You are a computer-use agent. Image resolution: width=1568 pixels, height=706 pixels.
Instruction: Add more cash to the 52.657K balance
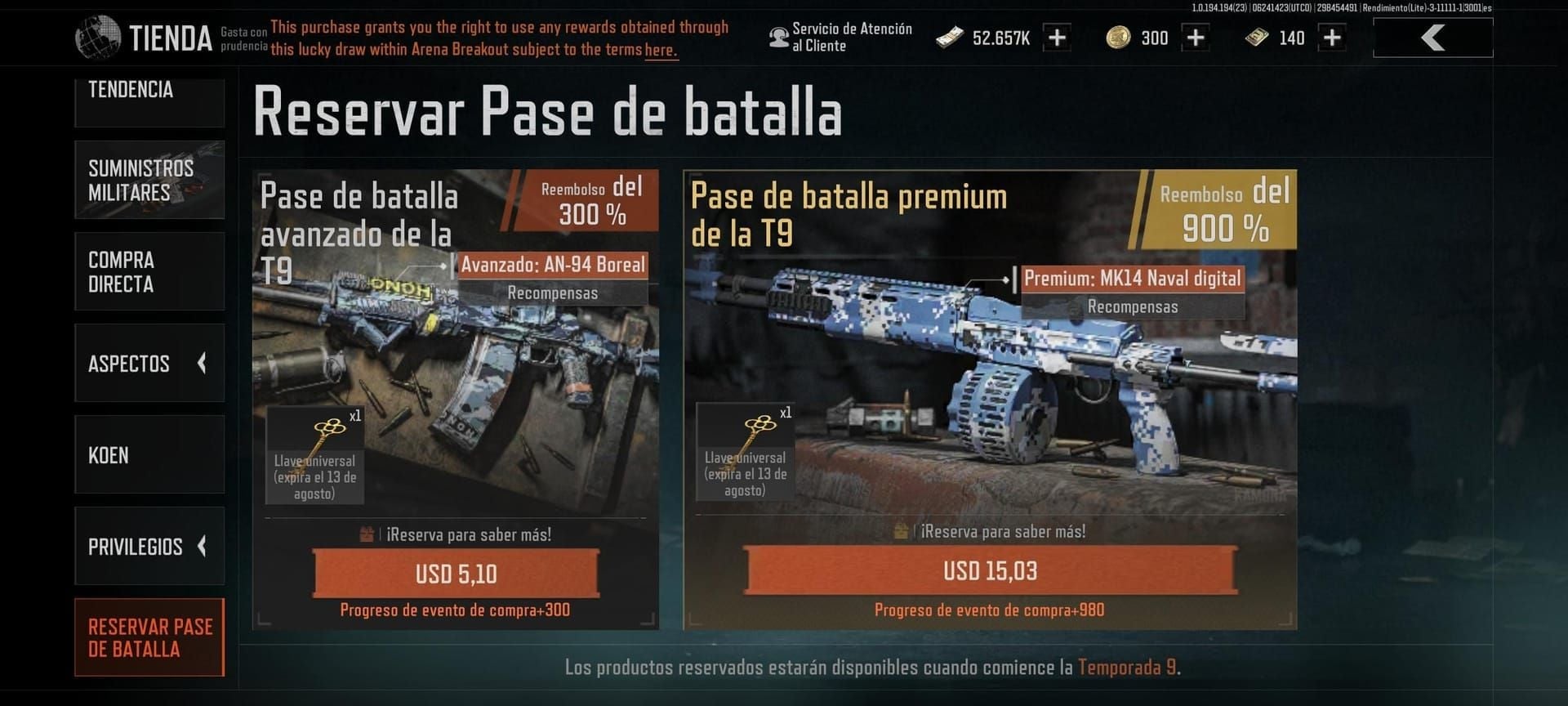point(1057,38)
